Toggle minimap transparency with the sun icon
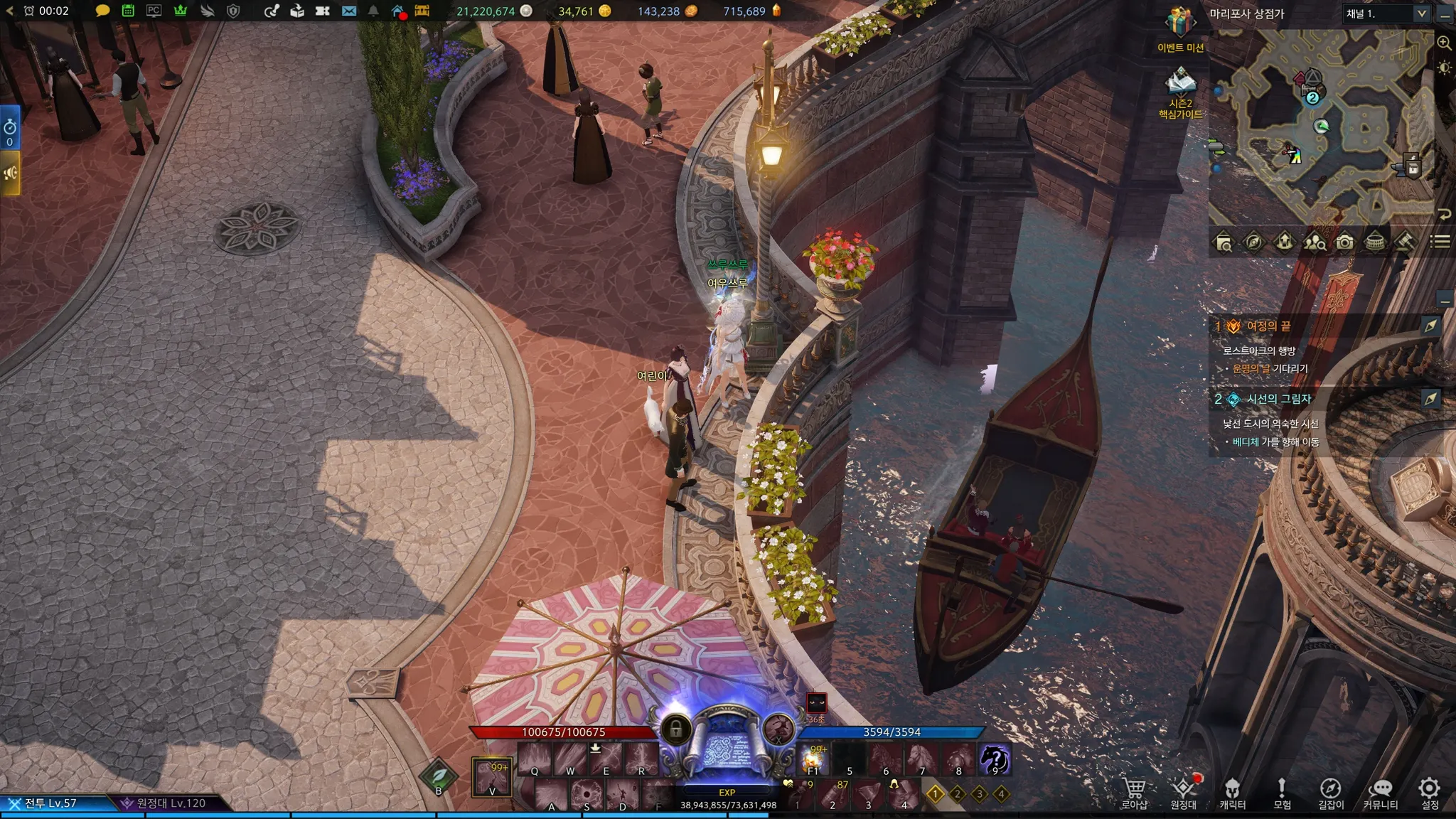The width and height of the screenshot is (1456, 819). click(x=1444, y=68)
